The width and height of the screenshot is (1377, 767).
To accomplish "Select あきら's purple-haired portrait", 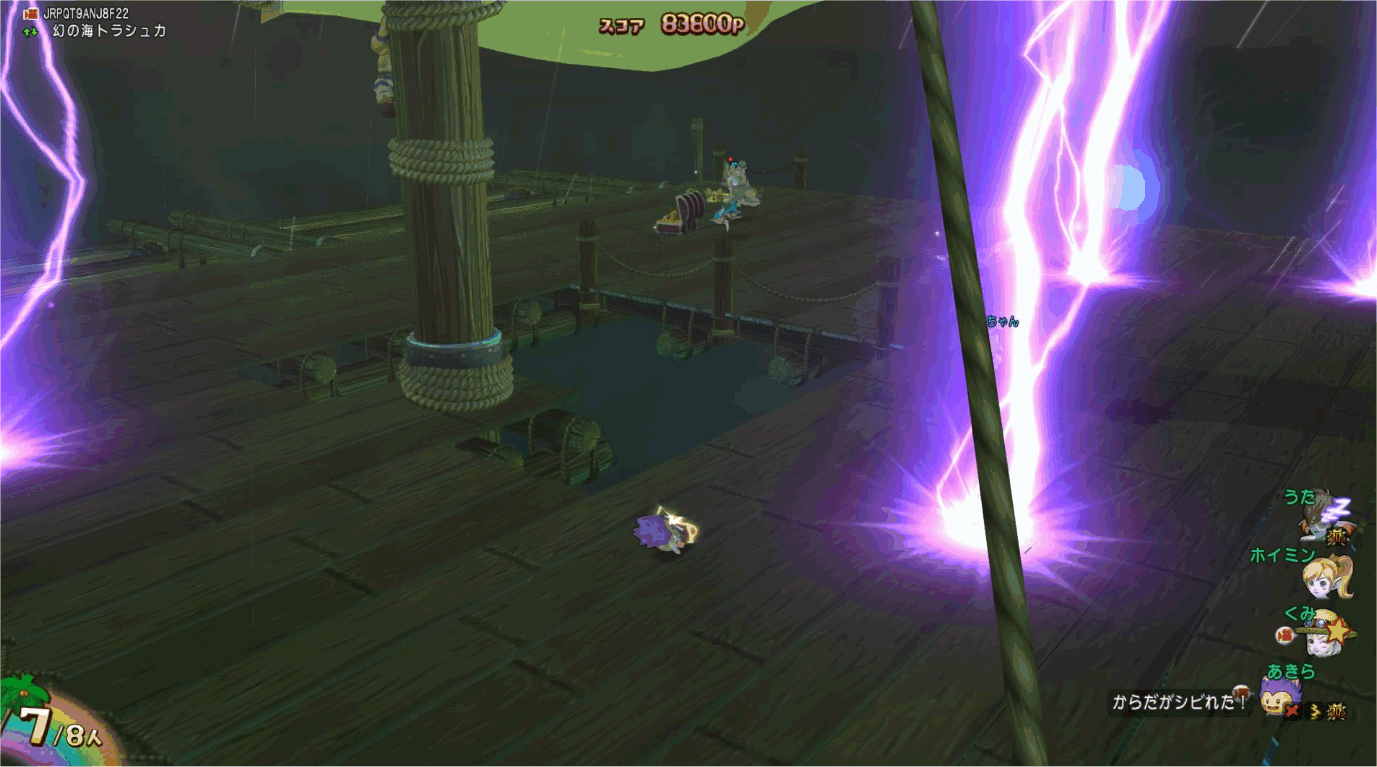I will click(1278, 695).
